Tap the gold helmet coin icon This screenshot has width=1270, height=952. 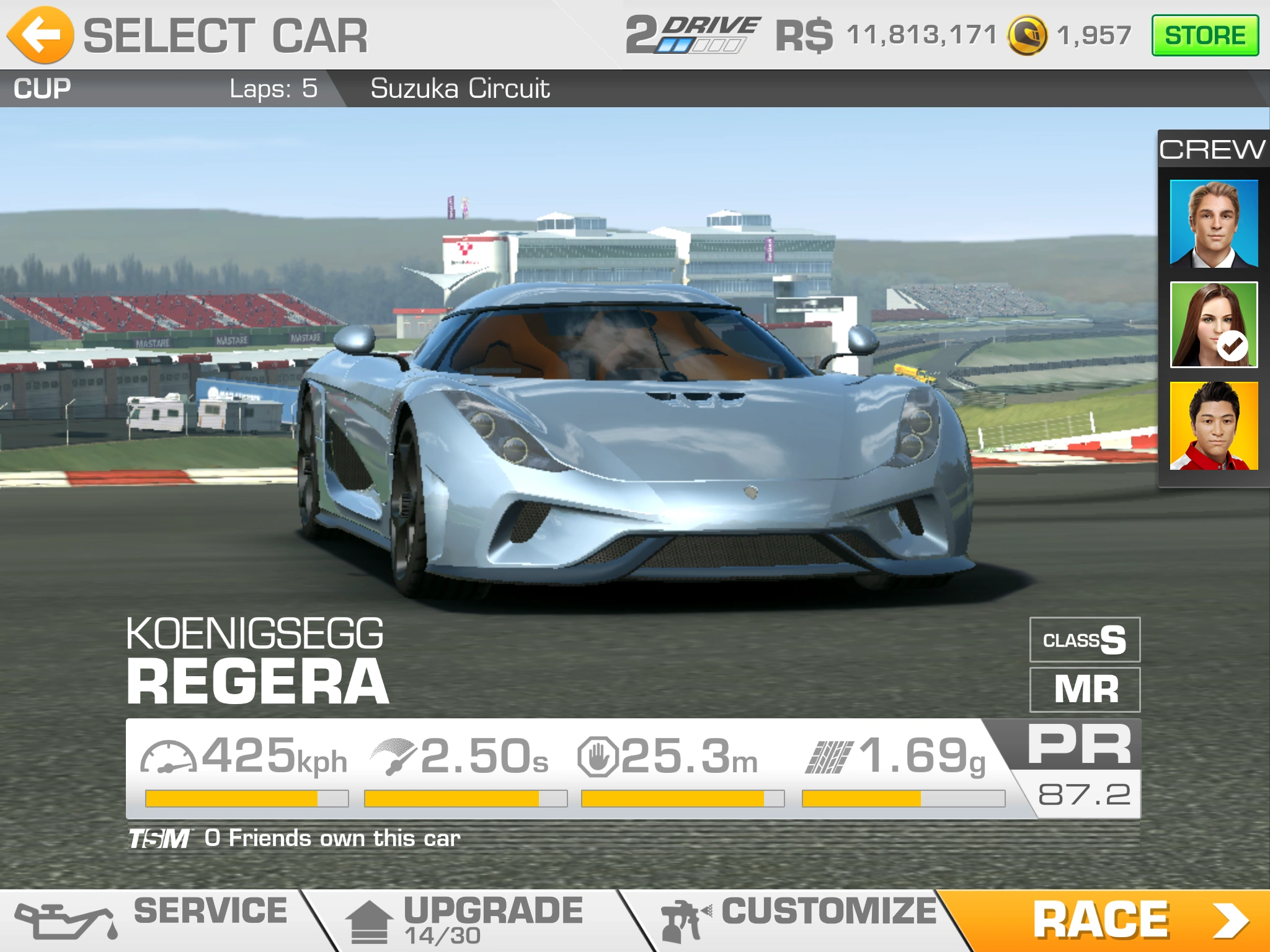tap(1027, 35)
